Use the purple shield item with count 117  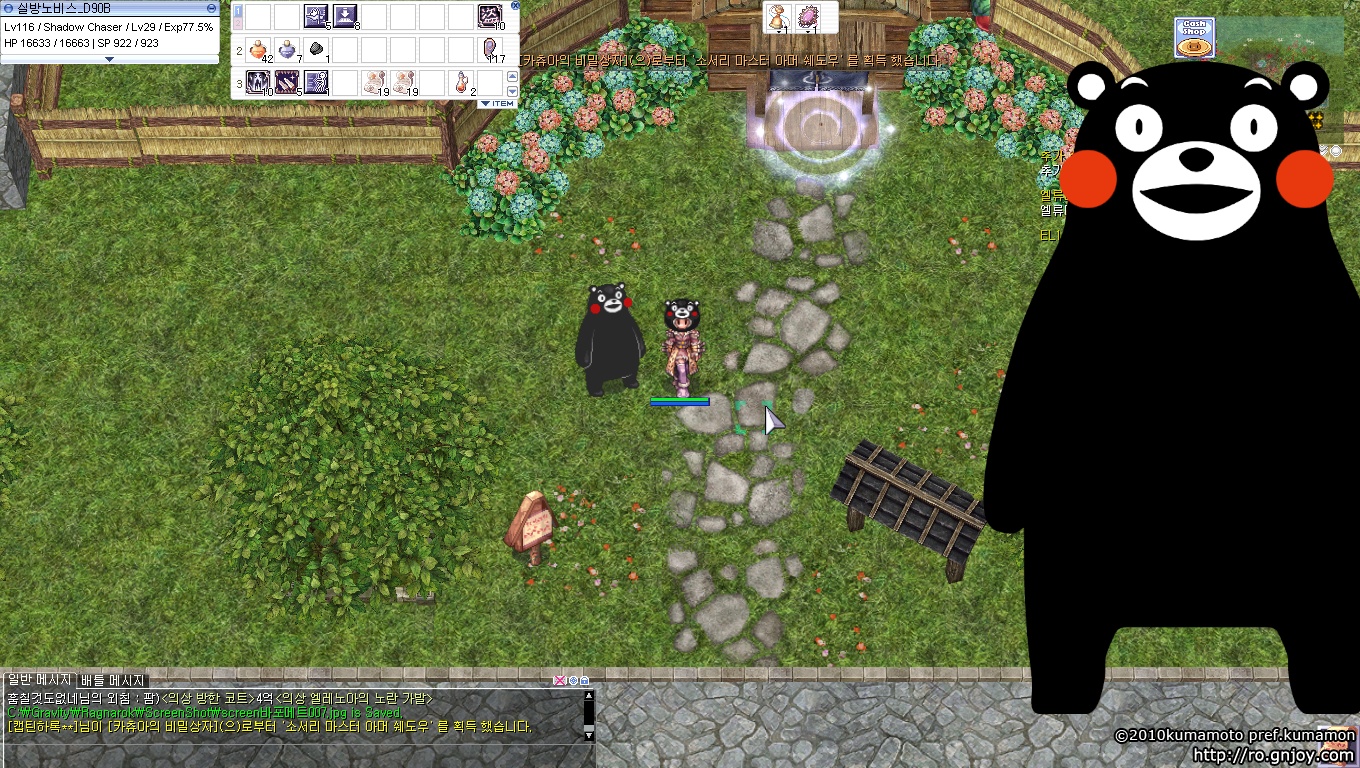tap(490, 49)
